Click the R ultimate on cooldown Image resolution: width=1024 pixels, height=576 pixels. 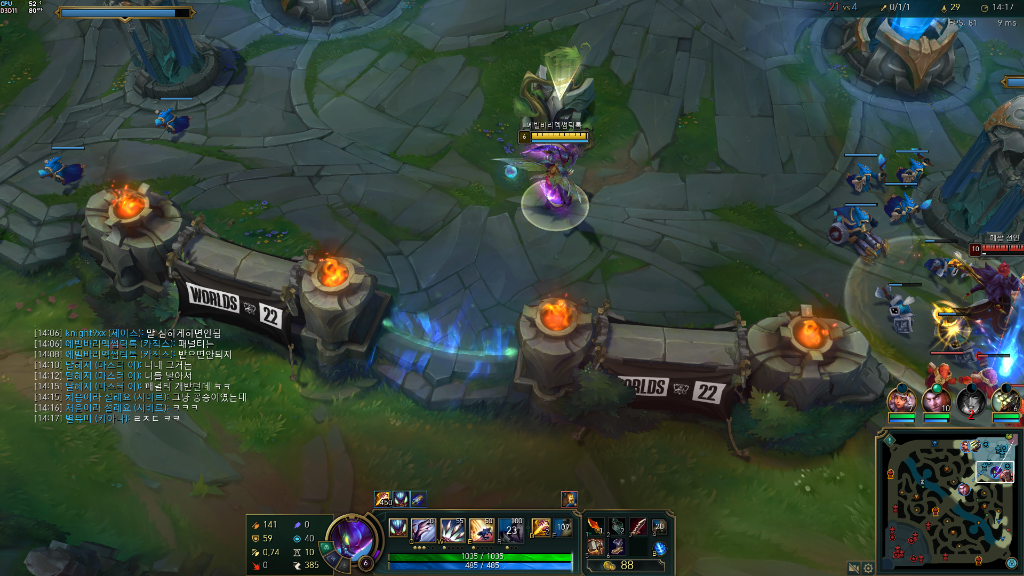click(511, 529)
